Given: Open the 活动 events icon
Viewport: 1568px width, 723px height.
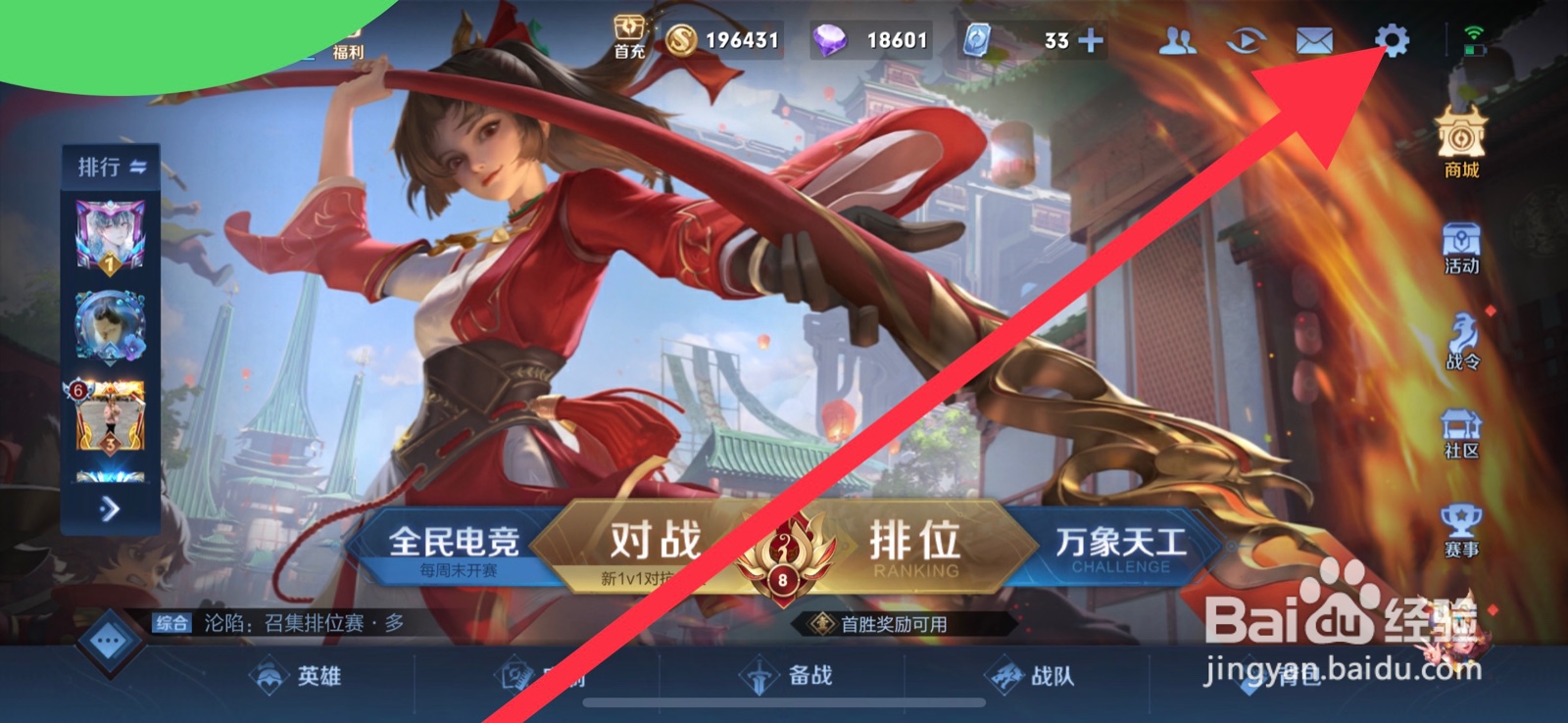Looking at the screenshot, I should (x=1461, y=243).
